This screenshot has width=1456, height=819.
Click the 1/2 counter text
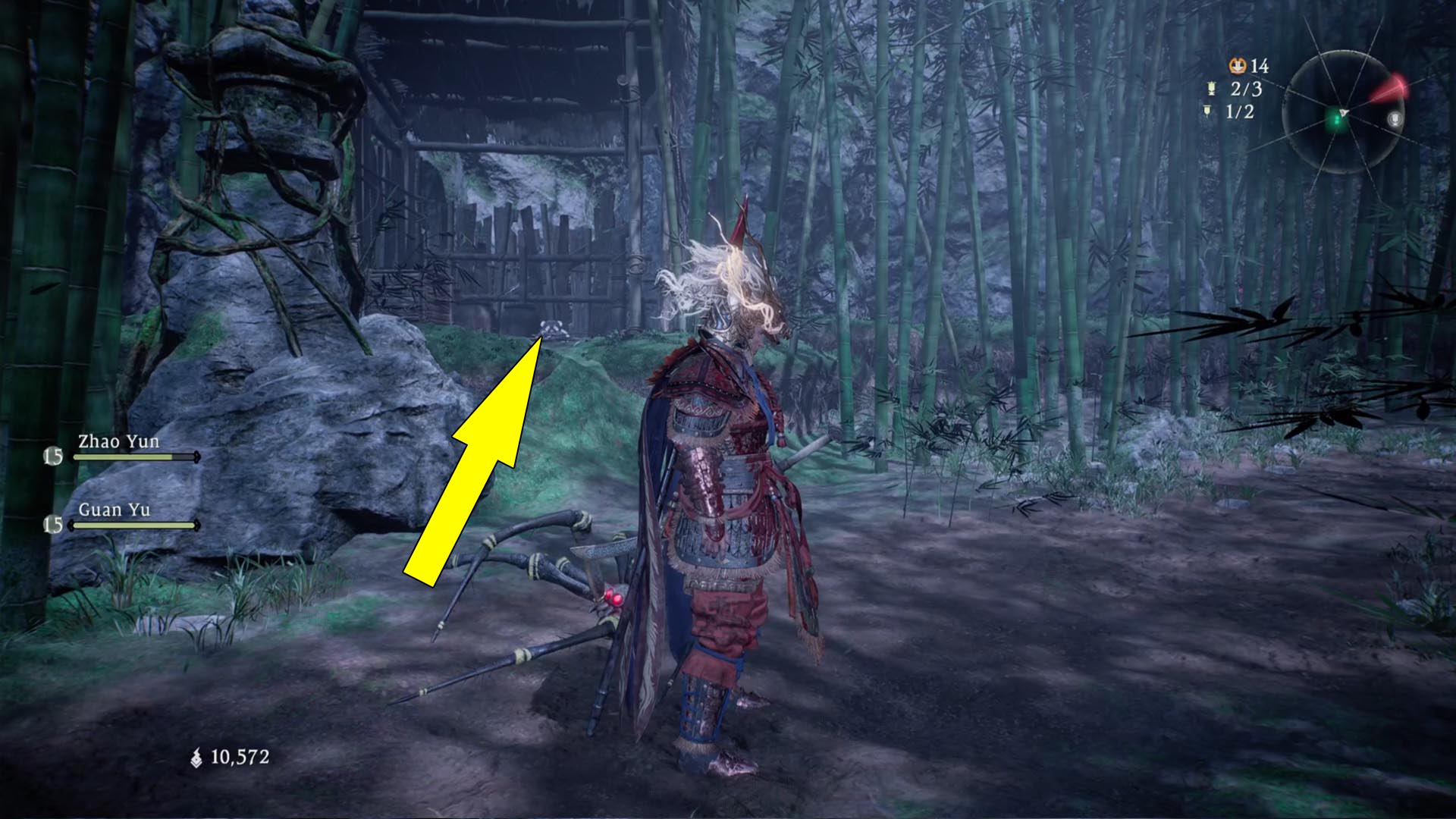(1239, 111)
